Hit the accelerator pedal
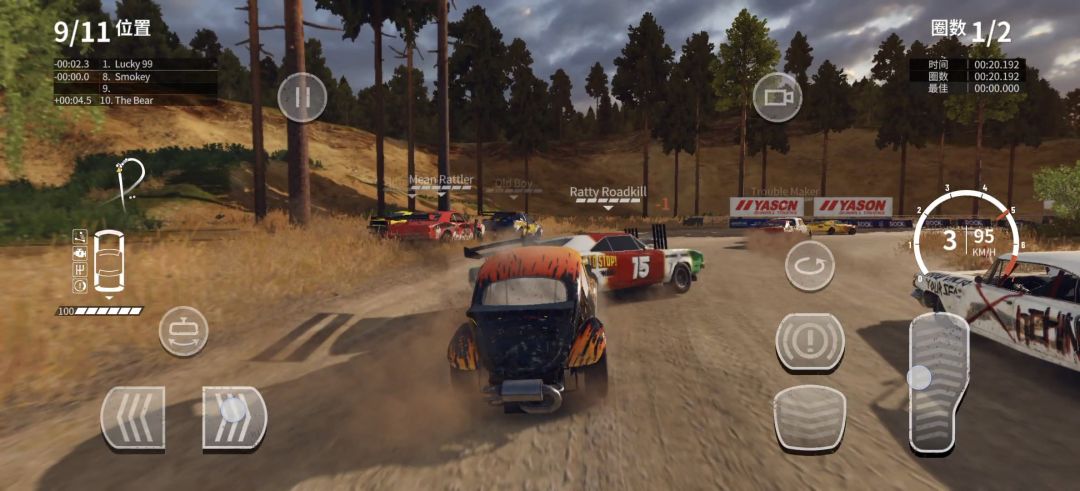This screenshot has height=491, width=1080. coord(937,382)
